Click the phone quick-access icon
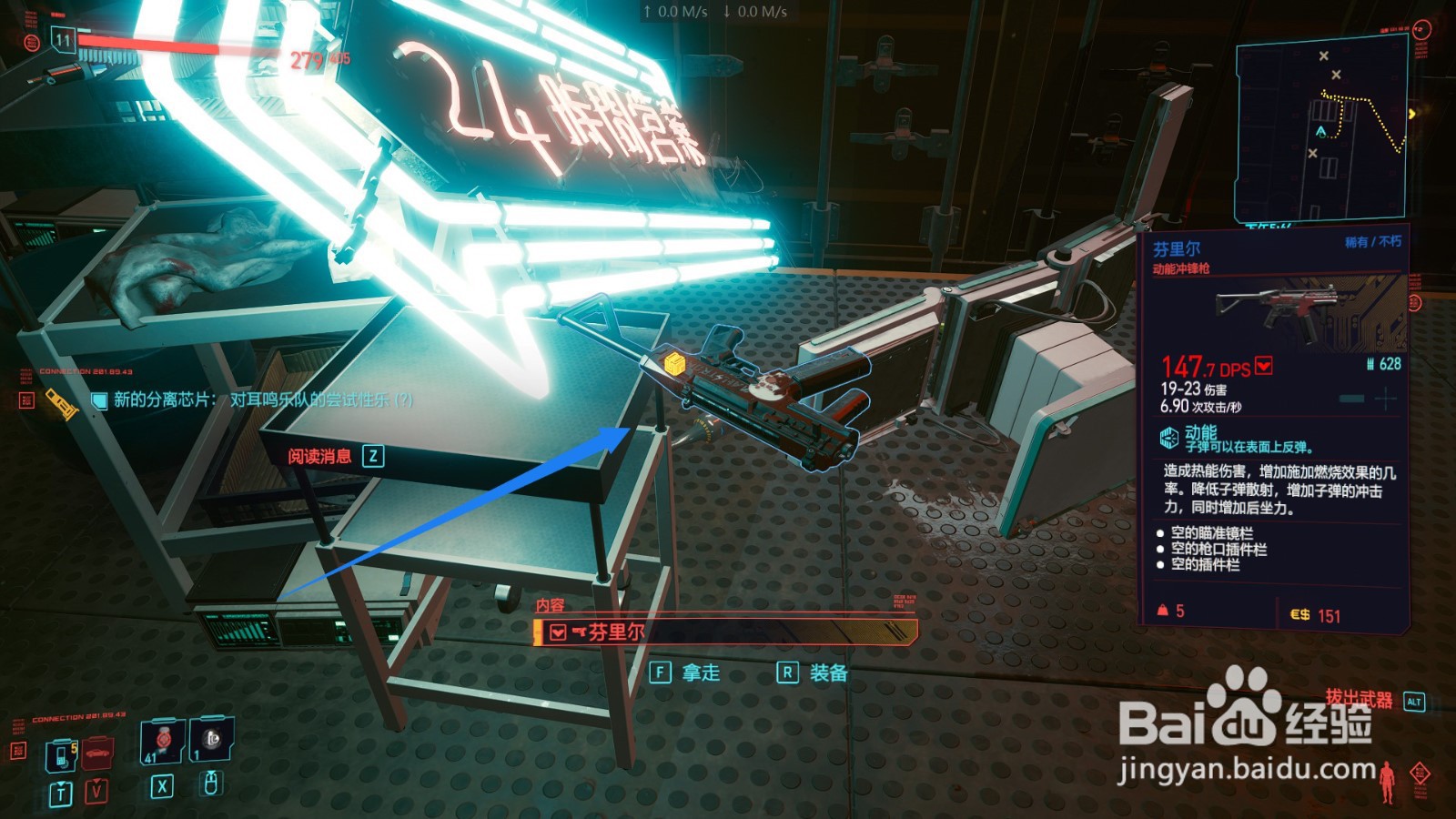 [x=61, y=755]
